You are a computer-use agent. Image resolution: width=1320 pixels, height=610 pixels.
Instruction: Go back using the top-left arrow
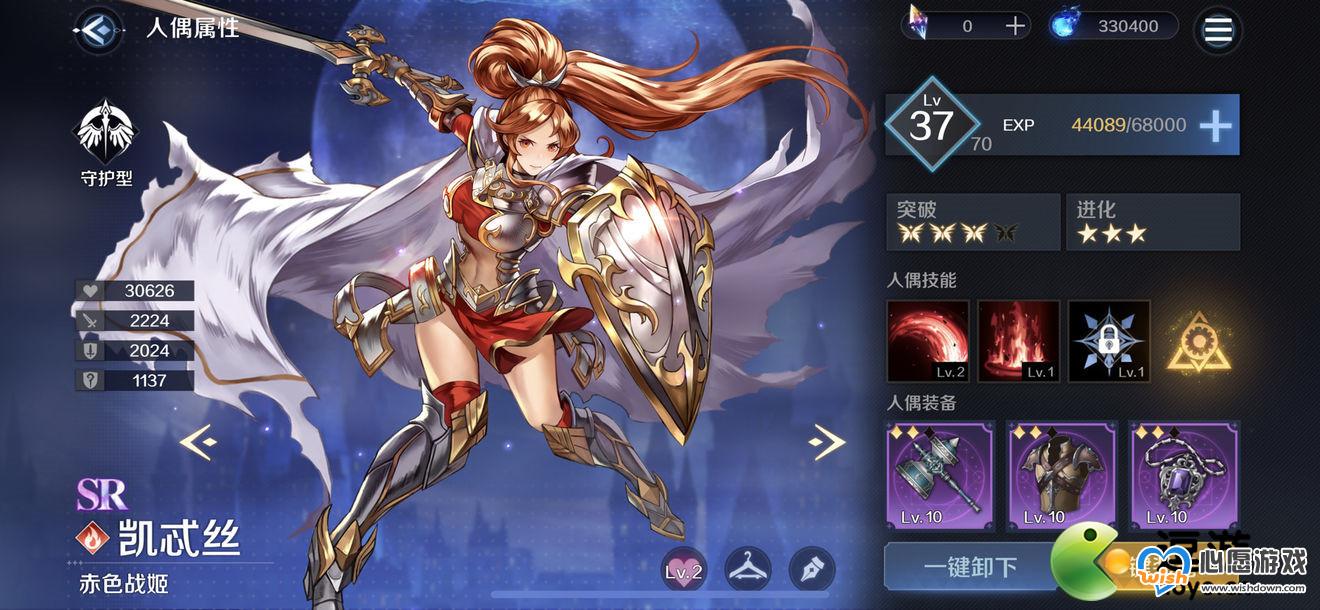click(x=97, y=28)
